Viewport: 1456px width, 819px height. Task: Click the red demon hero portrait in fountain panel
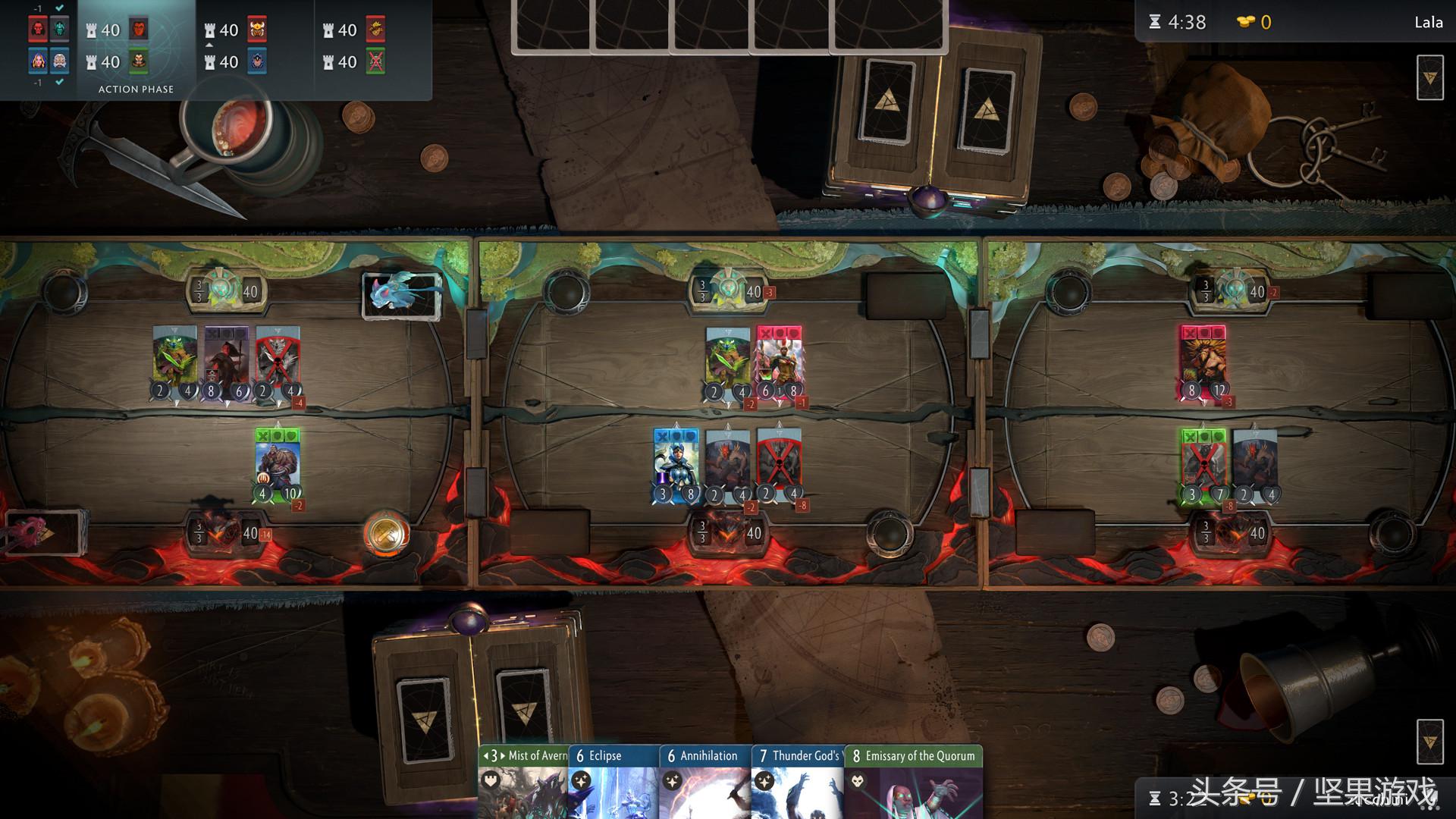coord(38,30)
